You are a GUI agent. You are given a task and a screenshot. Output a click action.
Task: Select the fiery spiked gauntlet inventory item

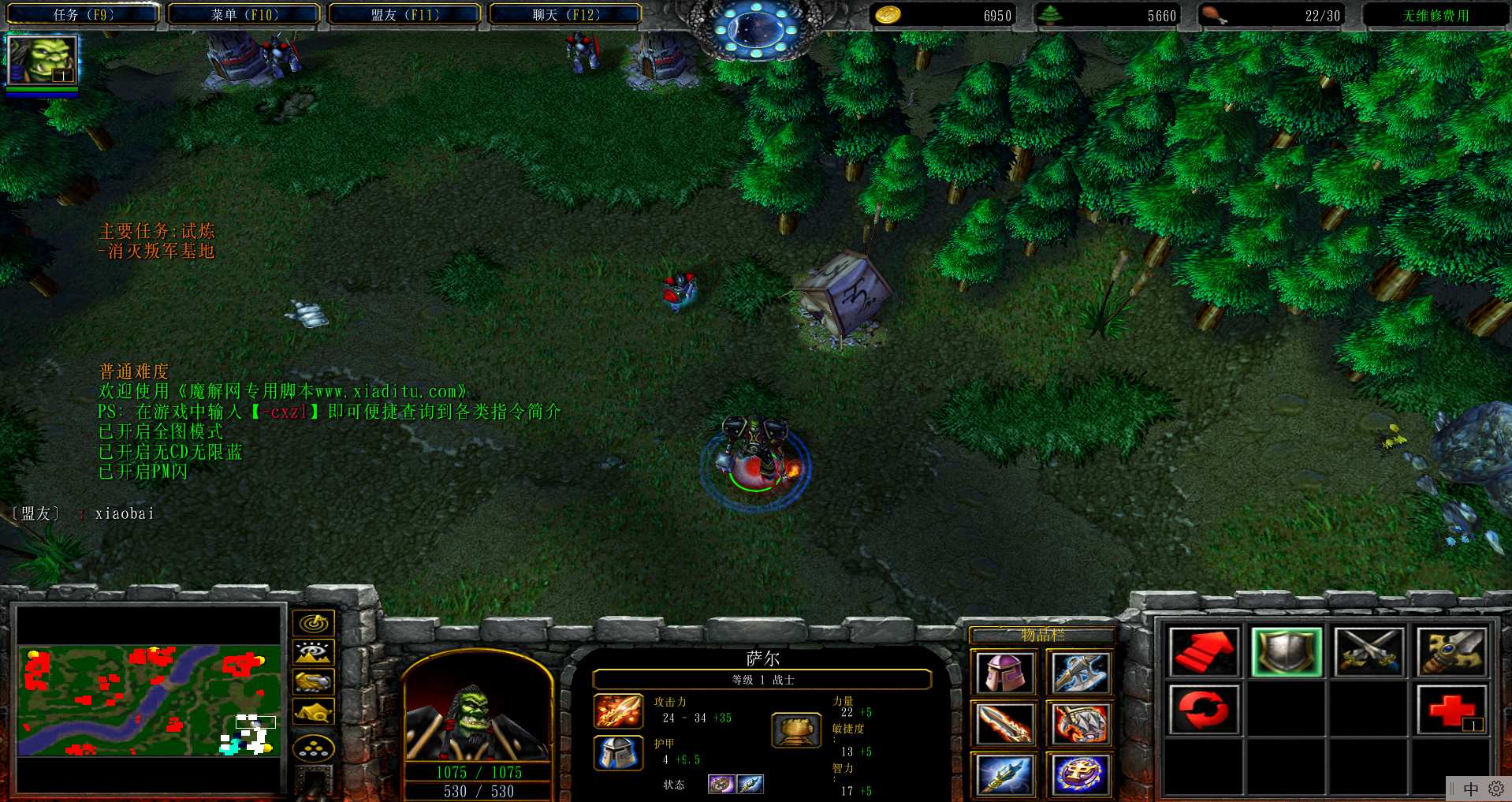1079,723
